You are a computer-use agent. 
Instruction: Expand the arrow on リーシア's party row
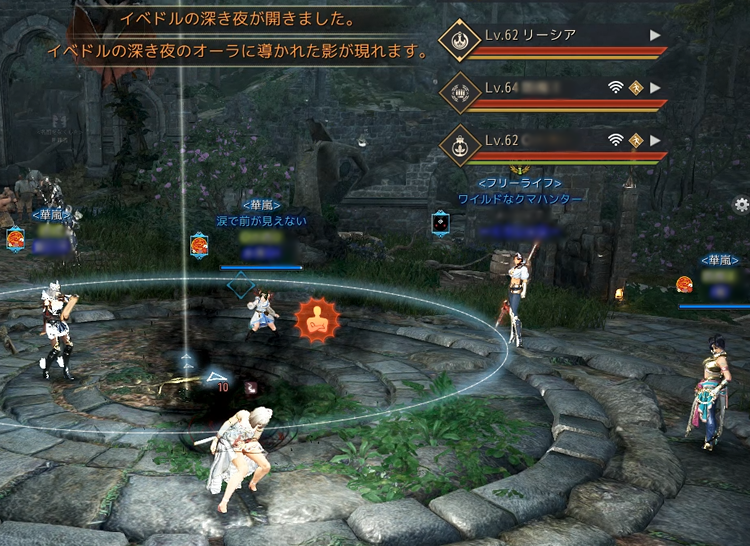point(655,35)
